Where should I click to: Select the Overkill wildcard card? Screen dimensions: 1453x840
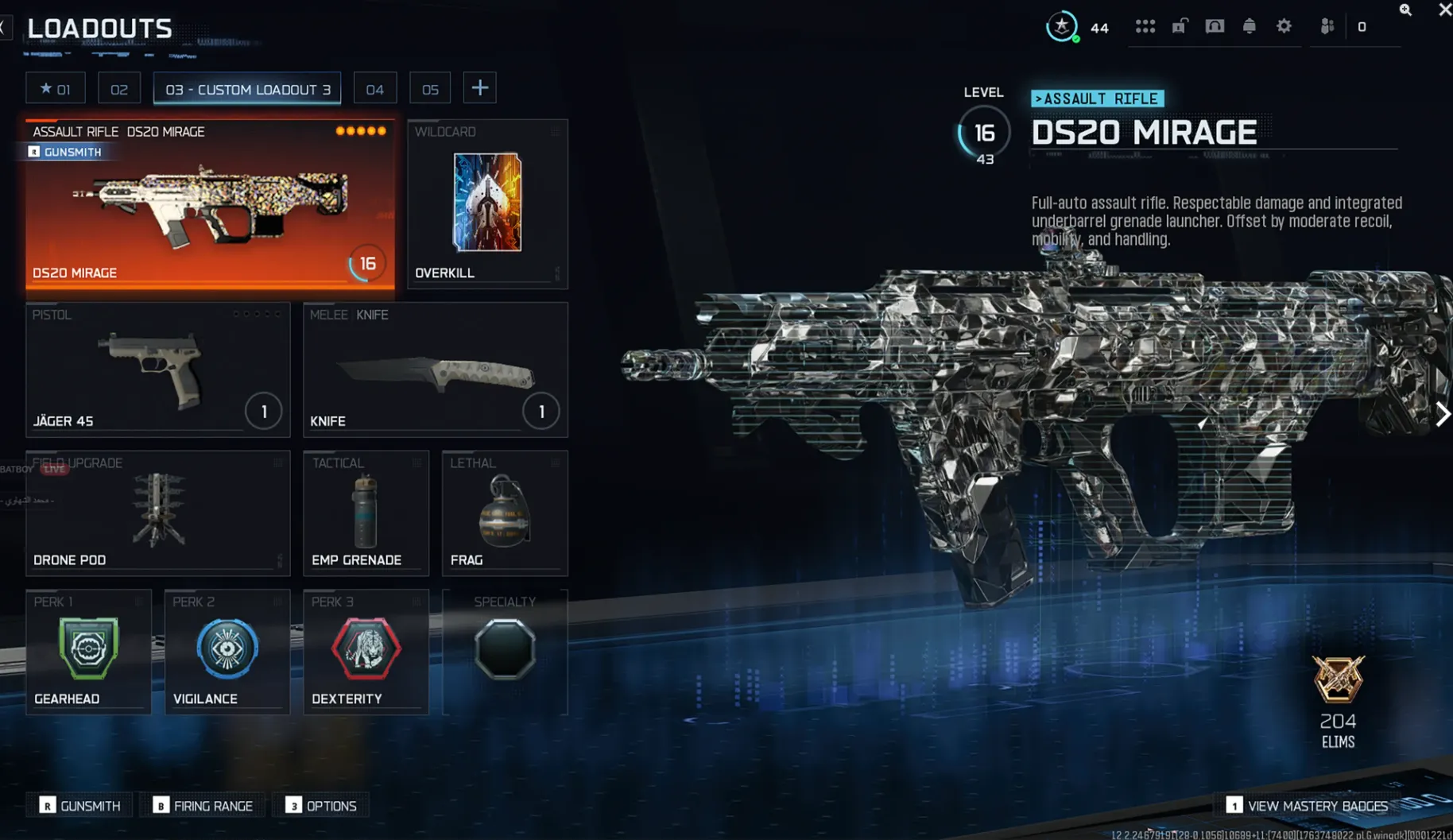pyautogui.click(x=486, y=204)
